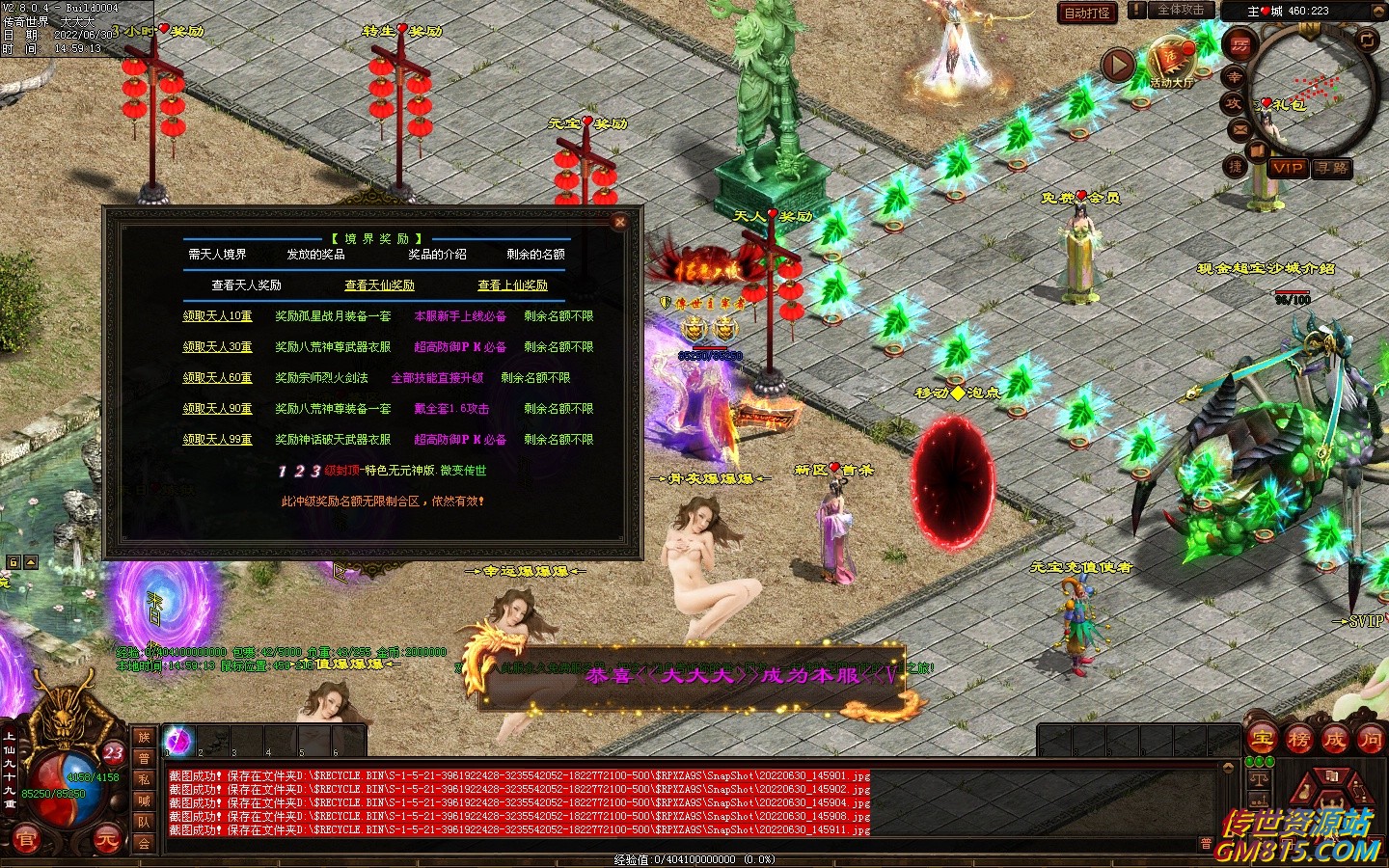Claim the 领取天人30重 reward
1389x868 pixels.
217,347
